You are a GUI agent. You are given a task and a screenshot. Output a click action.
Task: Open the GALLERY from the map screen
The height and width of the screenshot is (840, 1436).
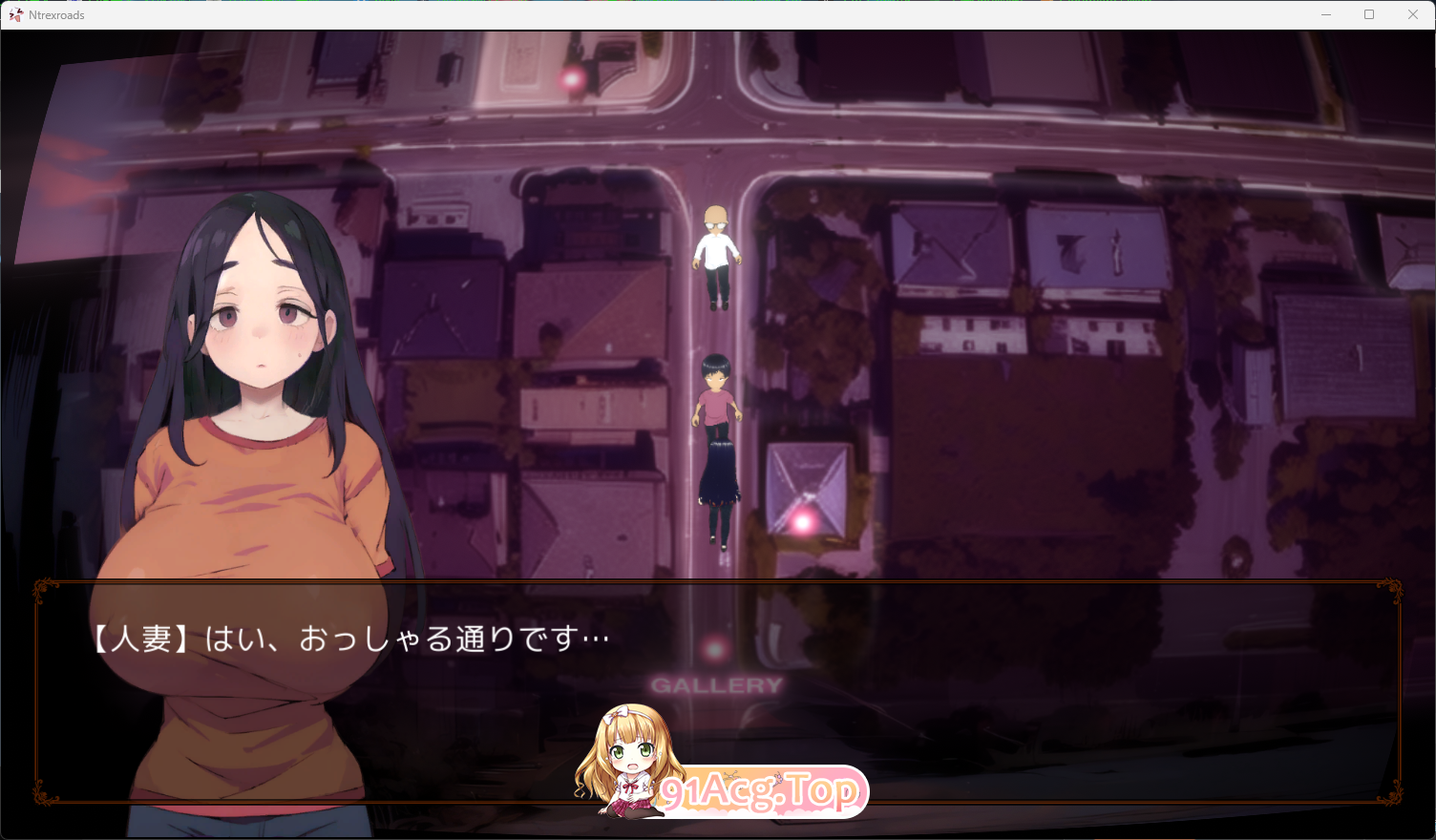715,683
